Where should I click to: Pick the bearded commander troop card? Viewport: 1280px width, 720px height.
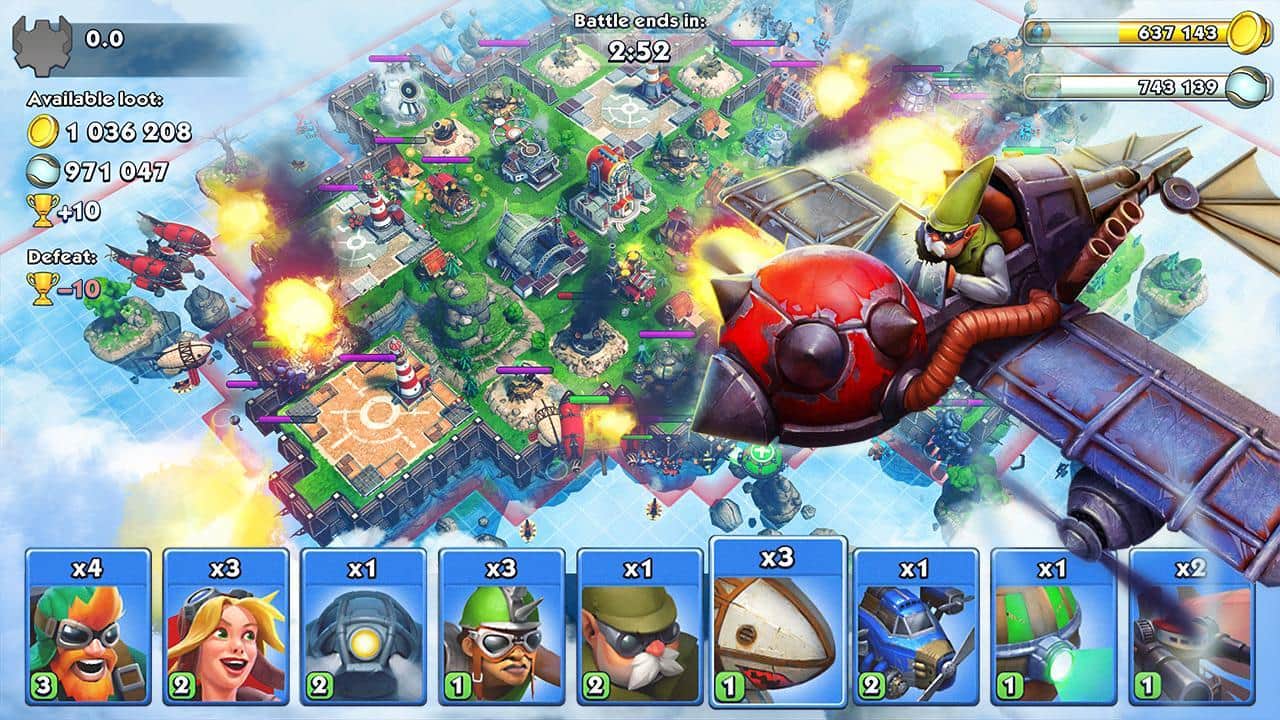[x=636, y=630]
